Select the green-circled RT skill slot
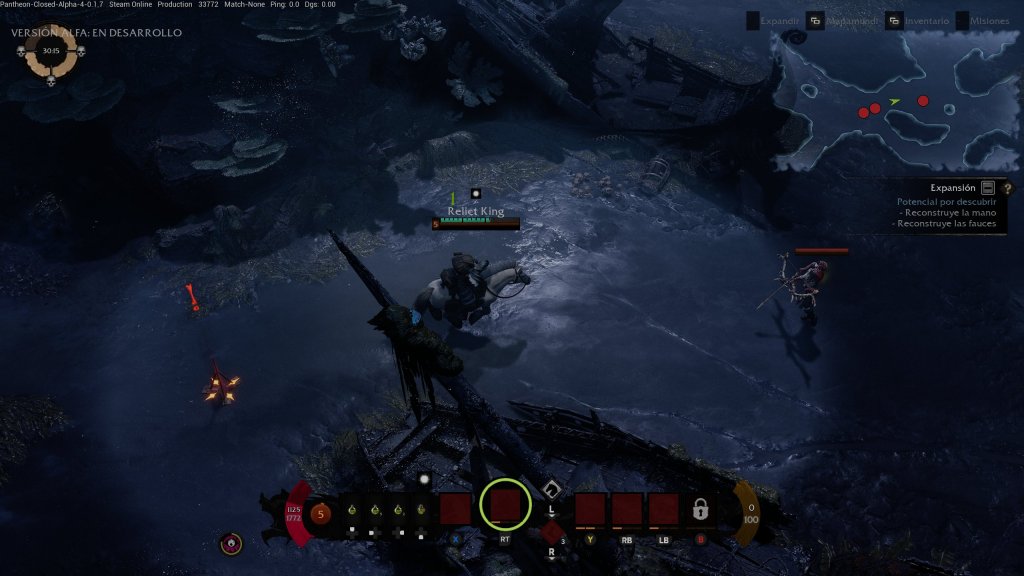This screenshot has height=576, width=1024. click(x=505, y=505)
